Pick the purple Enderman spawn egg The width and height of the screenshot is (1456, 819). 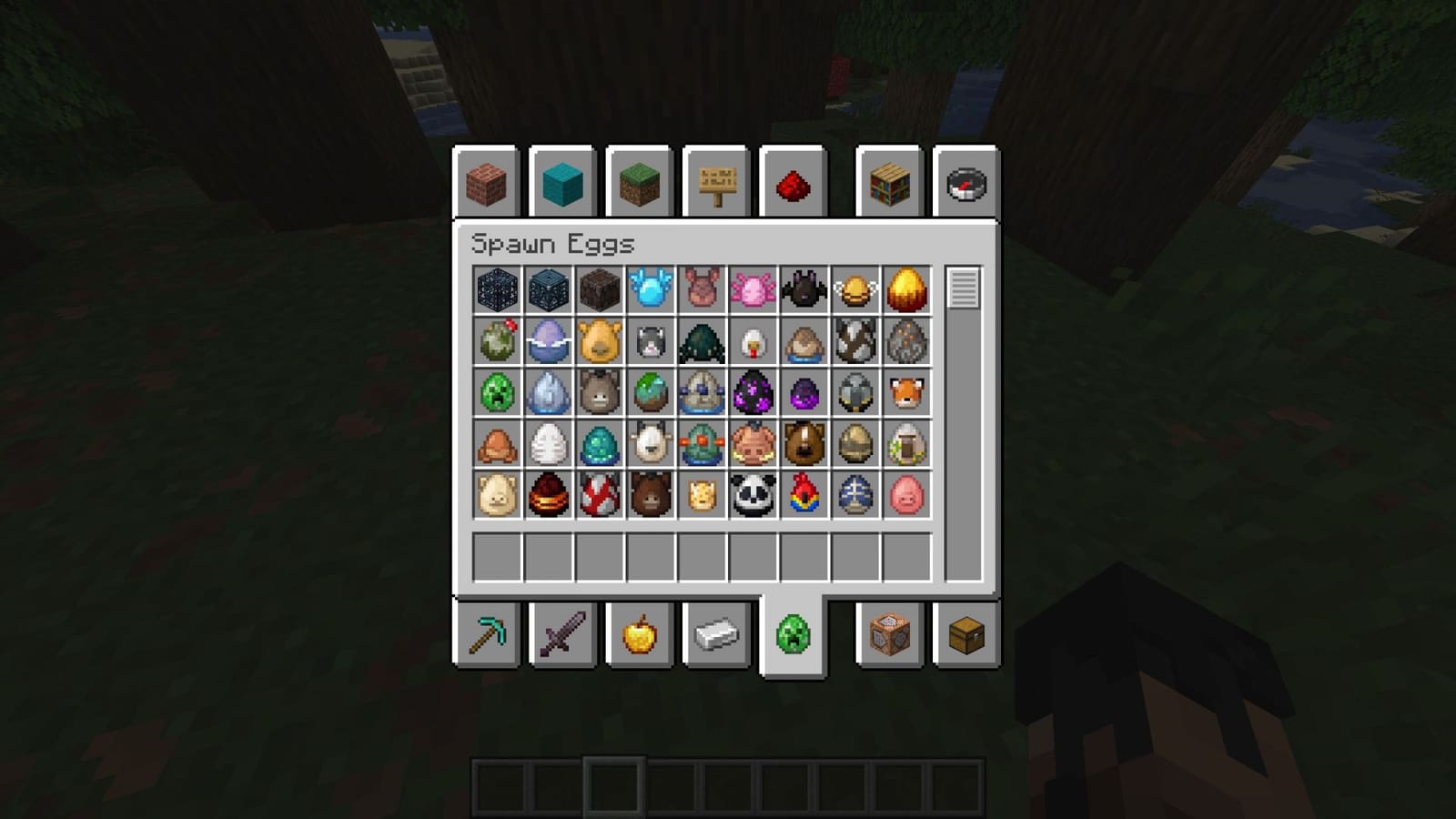[x=752, y=394]
